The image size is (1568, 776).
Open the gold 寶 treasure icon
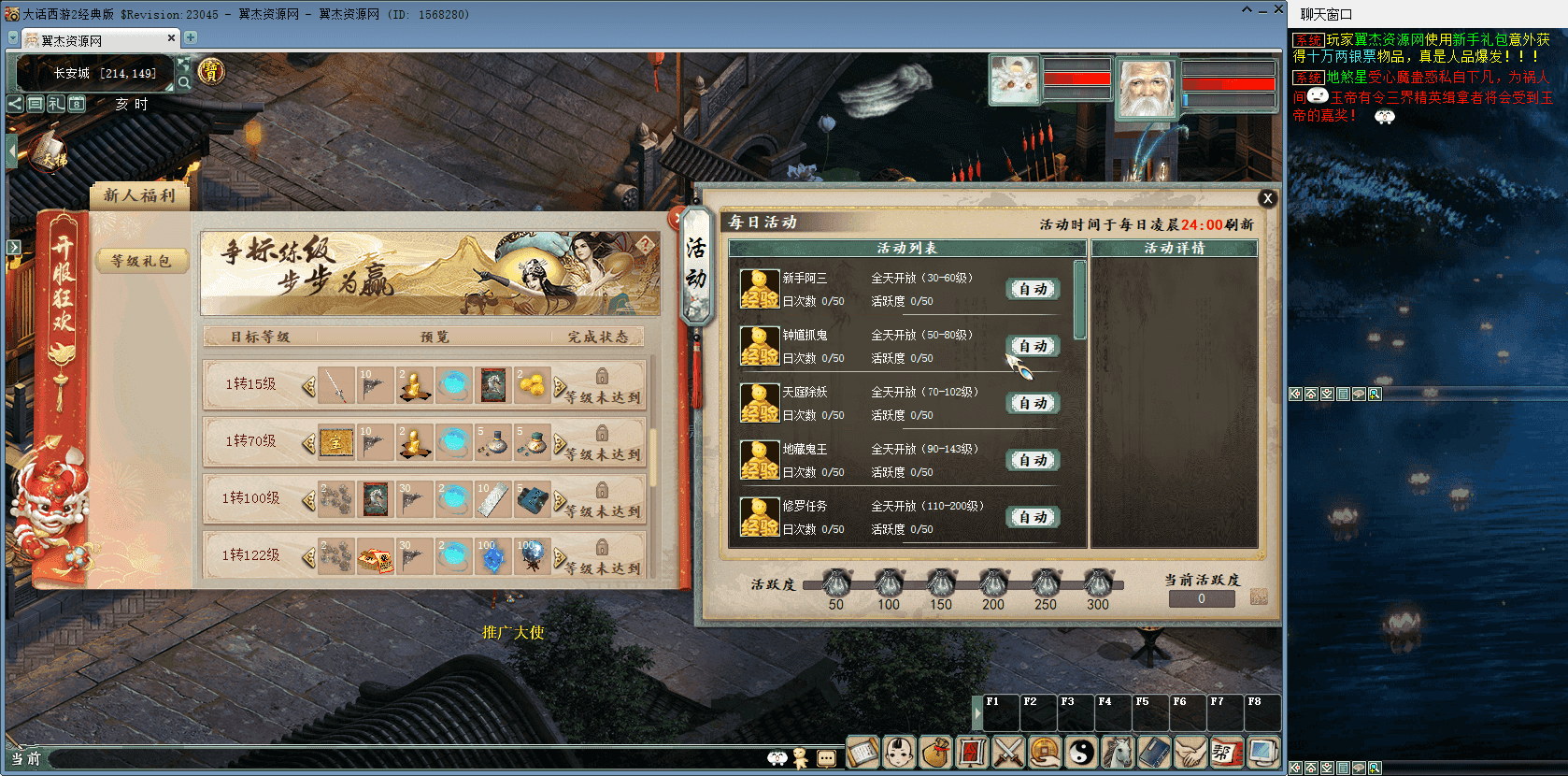[211, 71]
